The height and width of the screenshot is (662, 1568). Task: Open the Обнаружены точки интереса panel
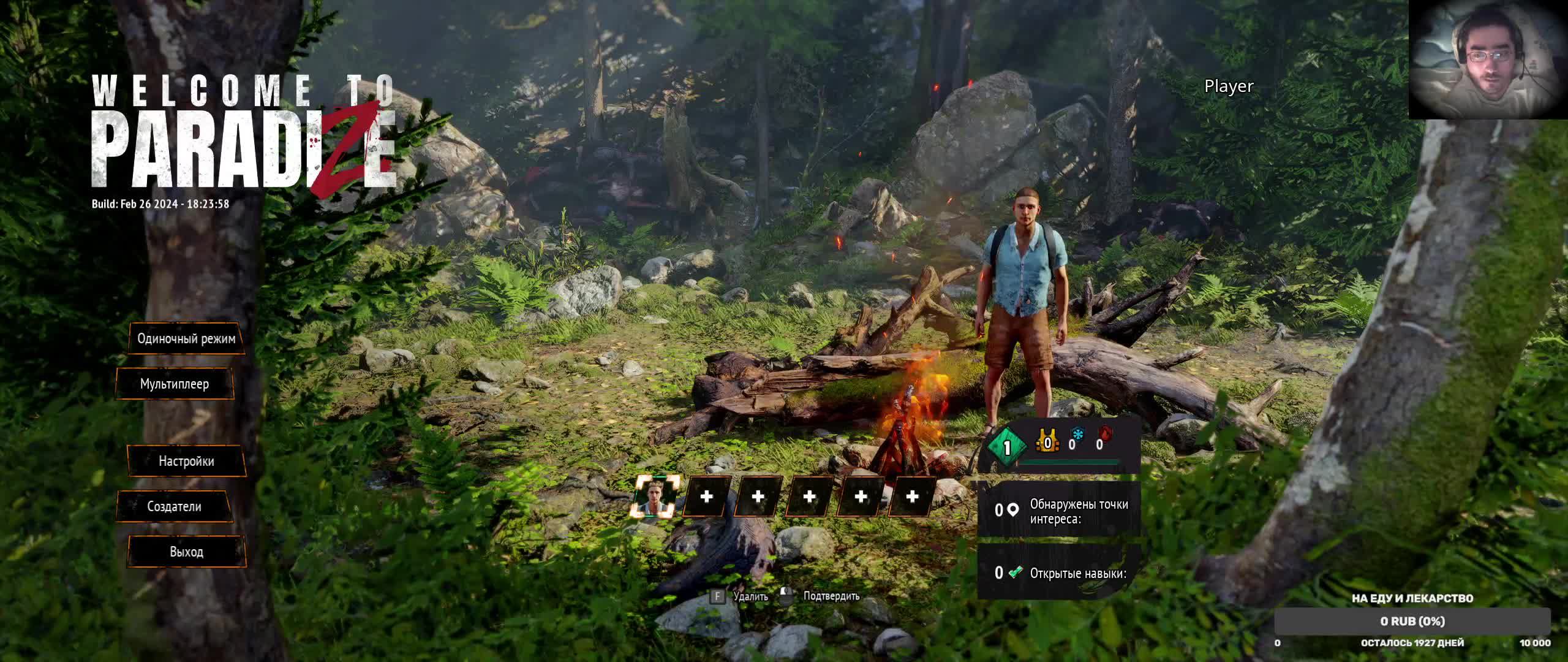tap(1060, 511)
